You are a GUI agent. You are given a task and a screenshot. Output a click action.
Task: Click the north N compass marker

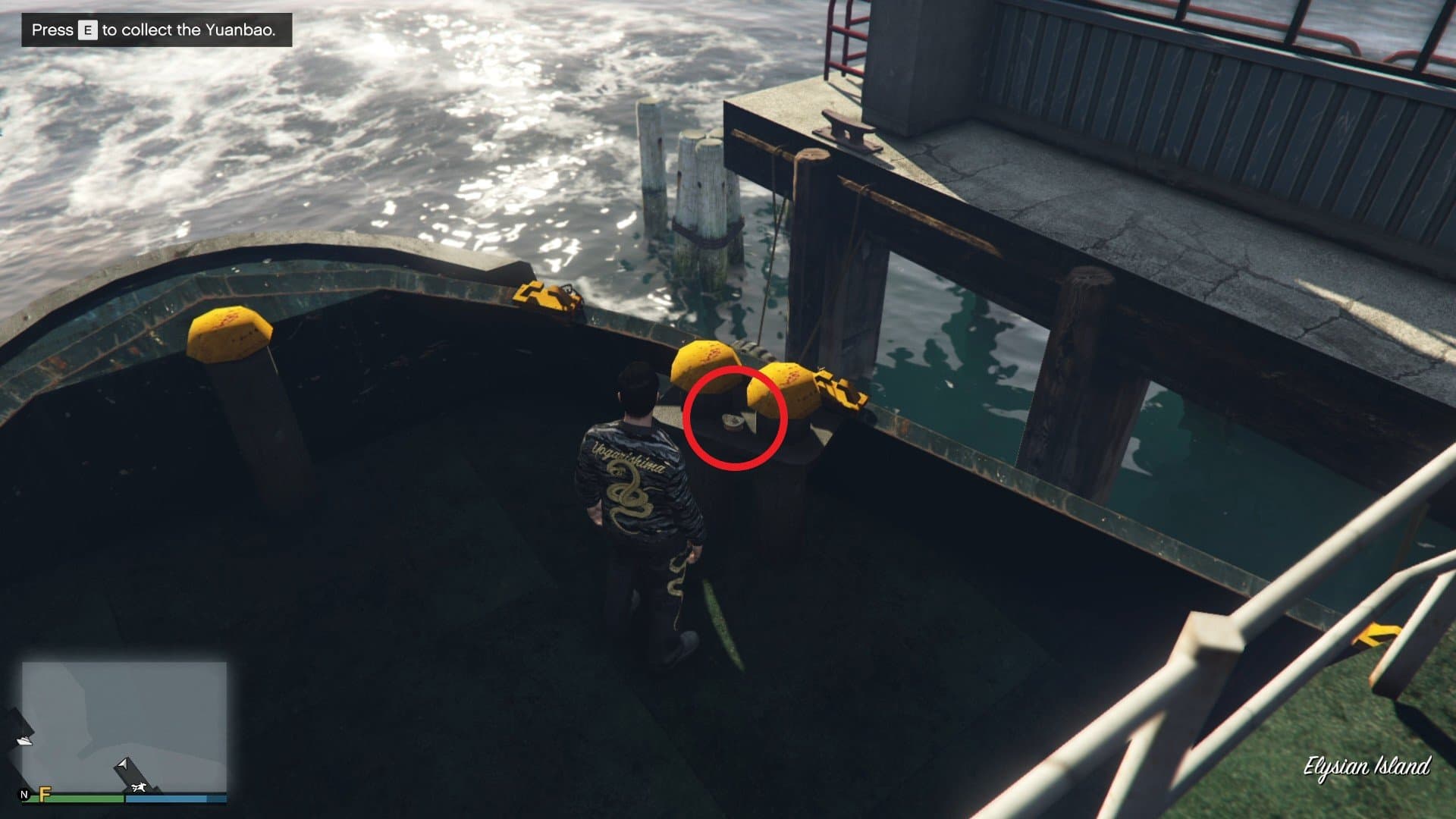[25, 795]
